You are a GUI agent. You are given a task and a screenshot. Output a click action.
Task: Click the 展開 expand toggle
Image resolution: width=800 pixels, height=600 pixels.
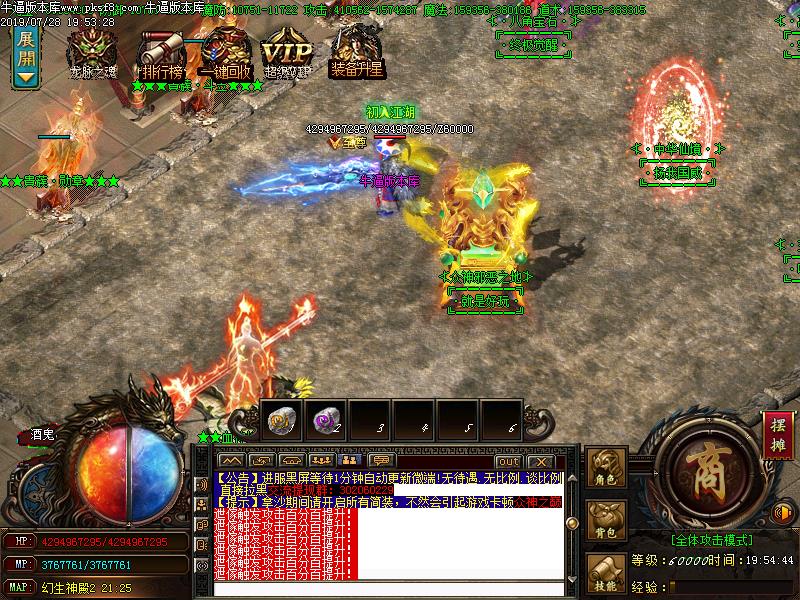27,56
